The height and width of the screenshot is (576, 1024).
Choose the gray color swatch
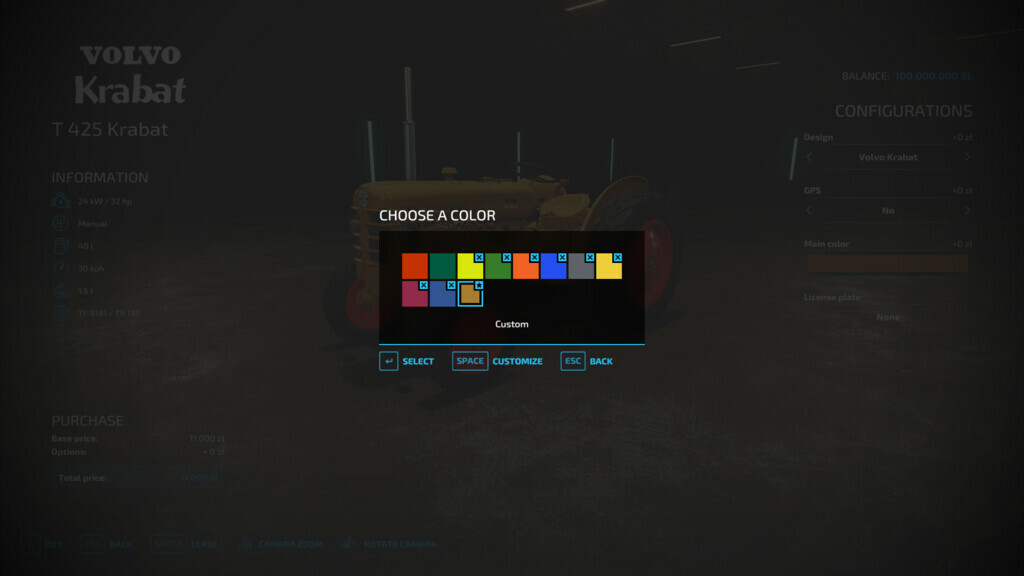point(581,266)
